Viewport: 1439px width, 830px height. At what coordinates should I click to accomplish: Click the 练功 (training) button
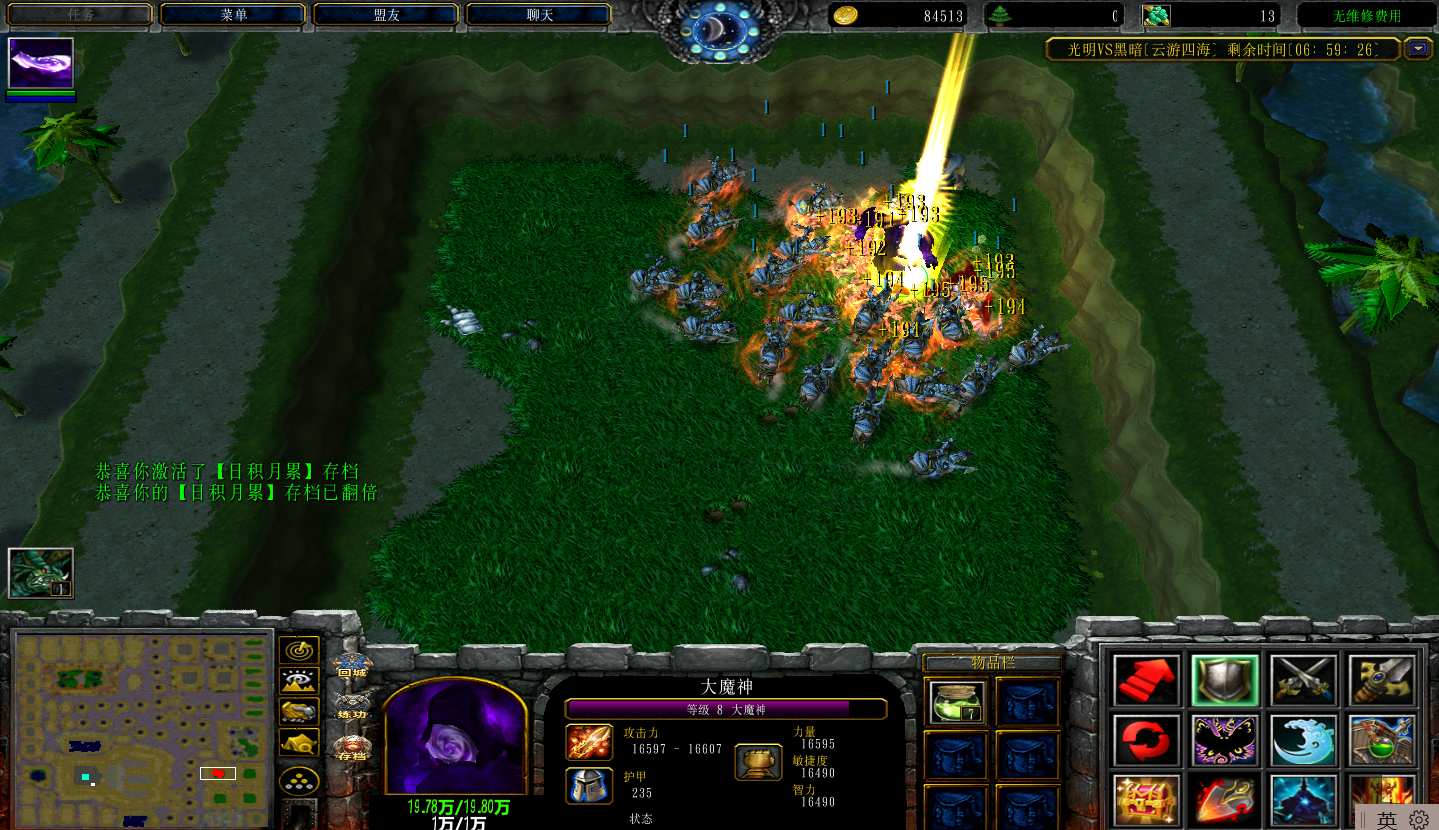click(x=352, y=705)
